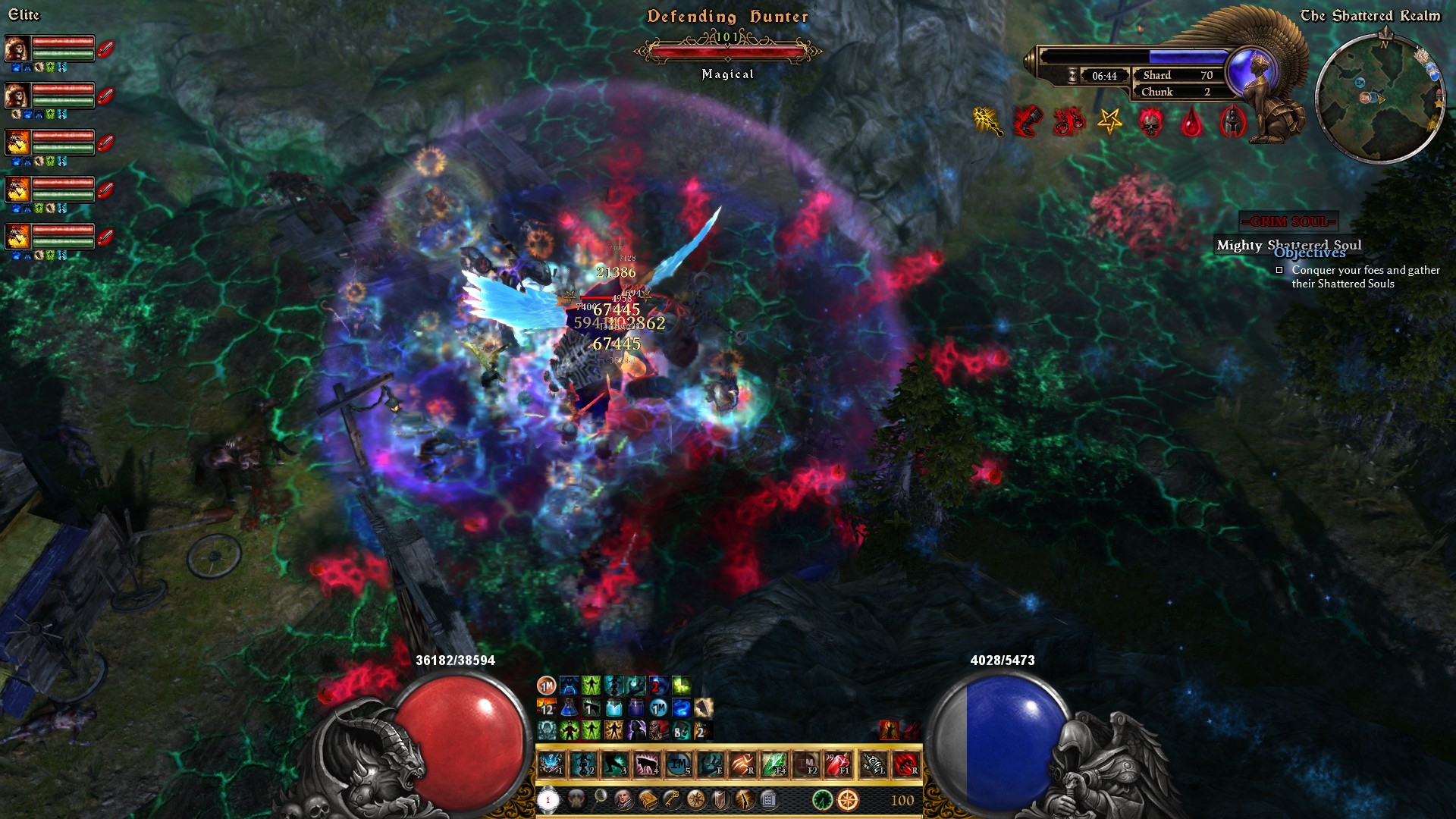Trigger the pink beast skill in slot 4
This screenshot has width=1456, height=819.
pyautogui.click(x=647, y=764)
